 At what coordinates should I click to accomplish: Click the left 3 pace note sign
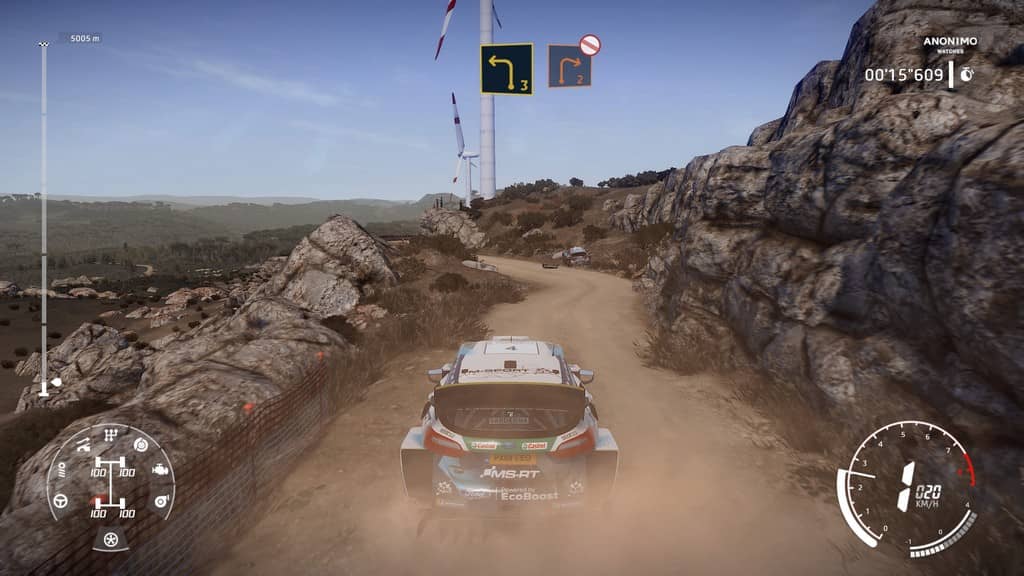[x=506, y=69]
